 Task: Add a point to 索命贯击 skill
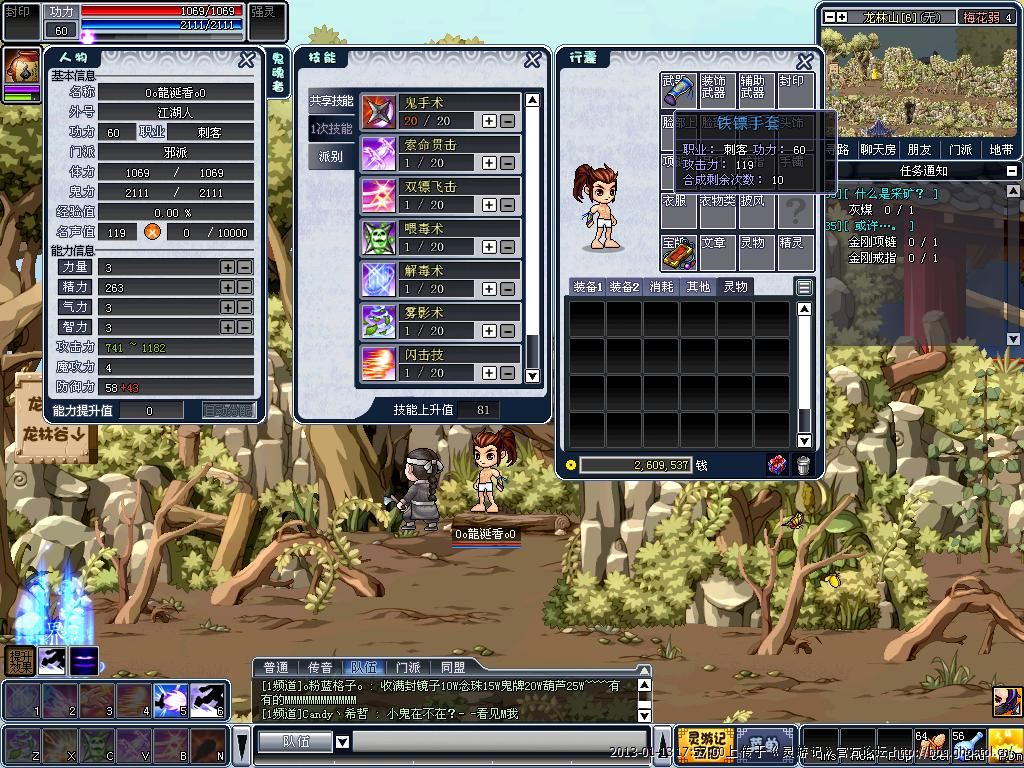(489, 163)
